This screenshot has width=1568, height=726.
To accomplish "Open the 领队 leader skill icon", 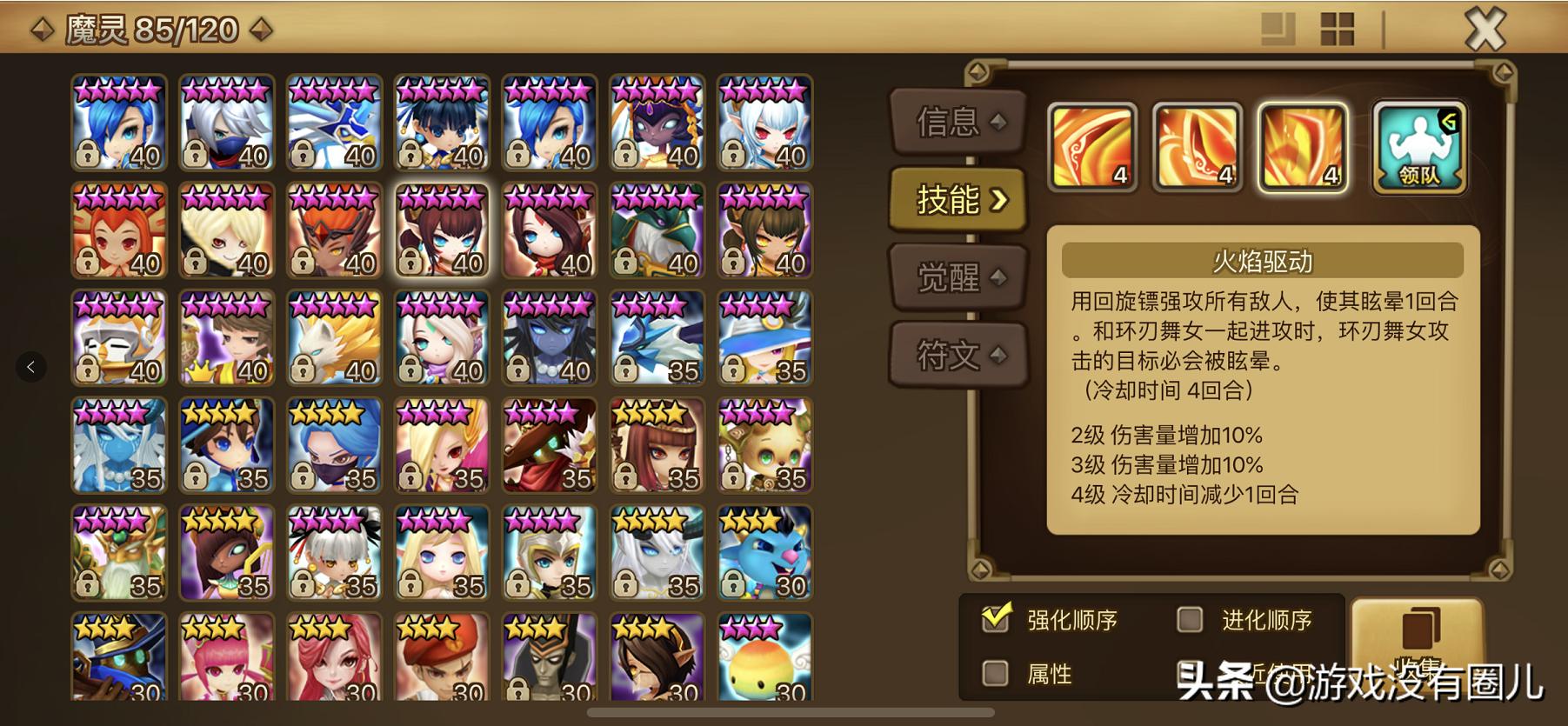I will click(x=1419, y=148).
